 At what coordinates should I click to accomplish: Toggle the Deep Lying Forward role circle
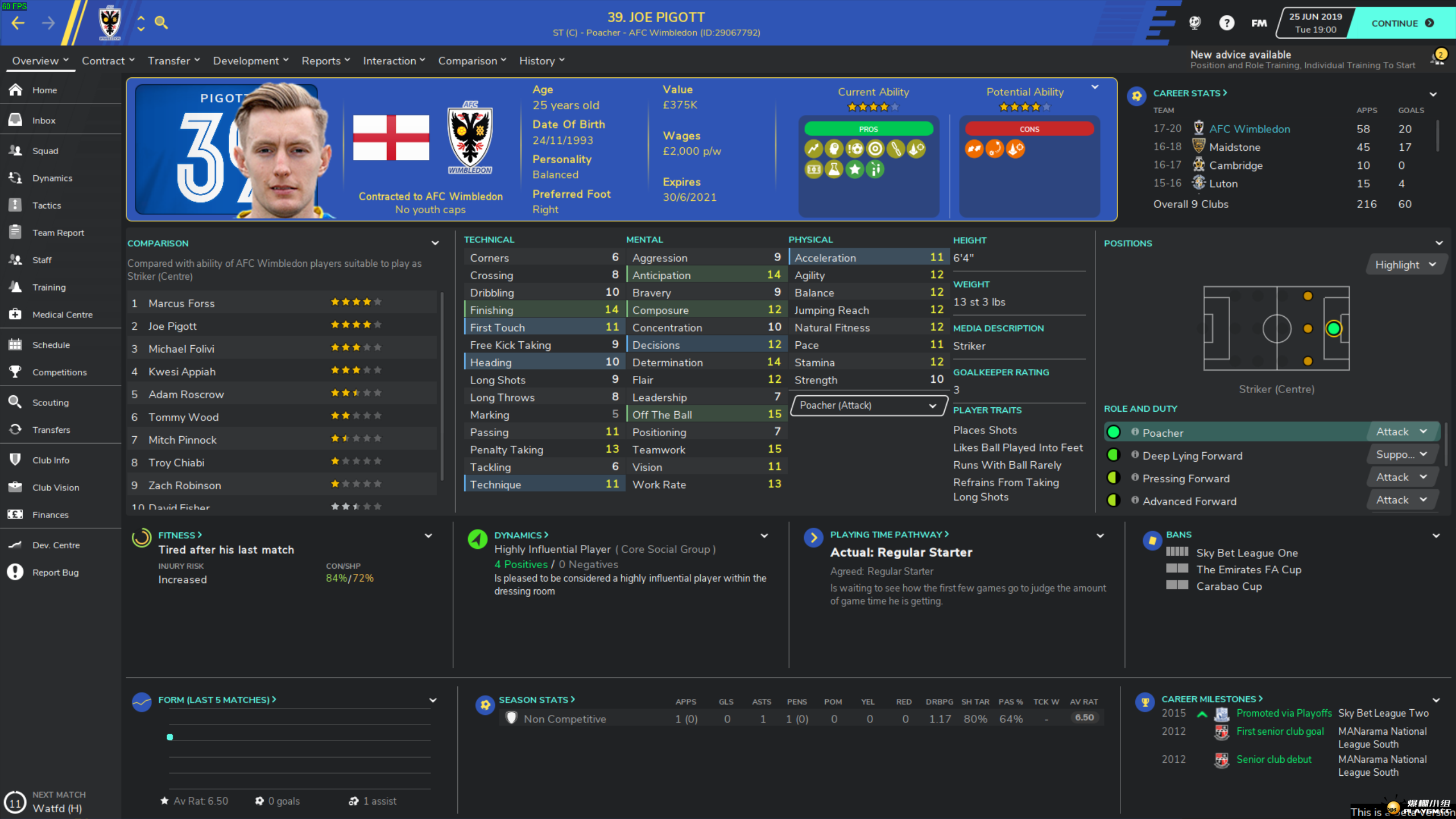coord(1114,454)
